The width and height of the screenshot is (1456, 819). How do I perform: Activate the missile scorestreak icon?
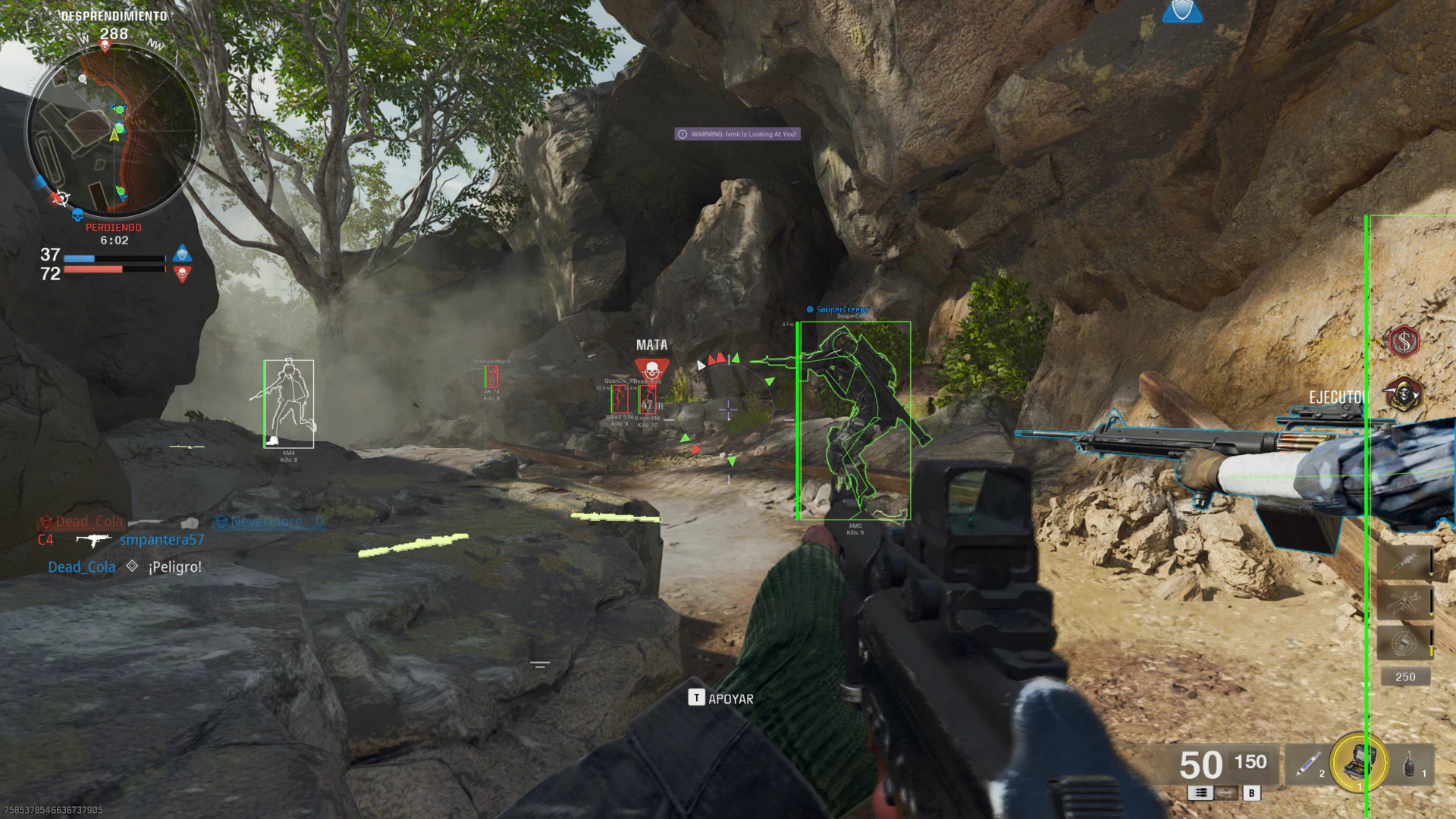click(1406, 562)
